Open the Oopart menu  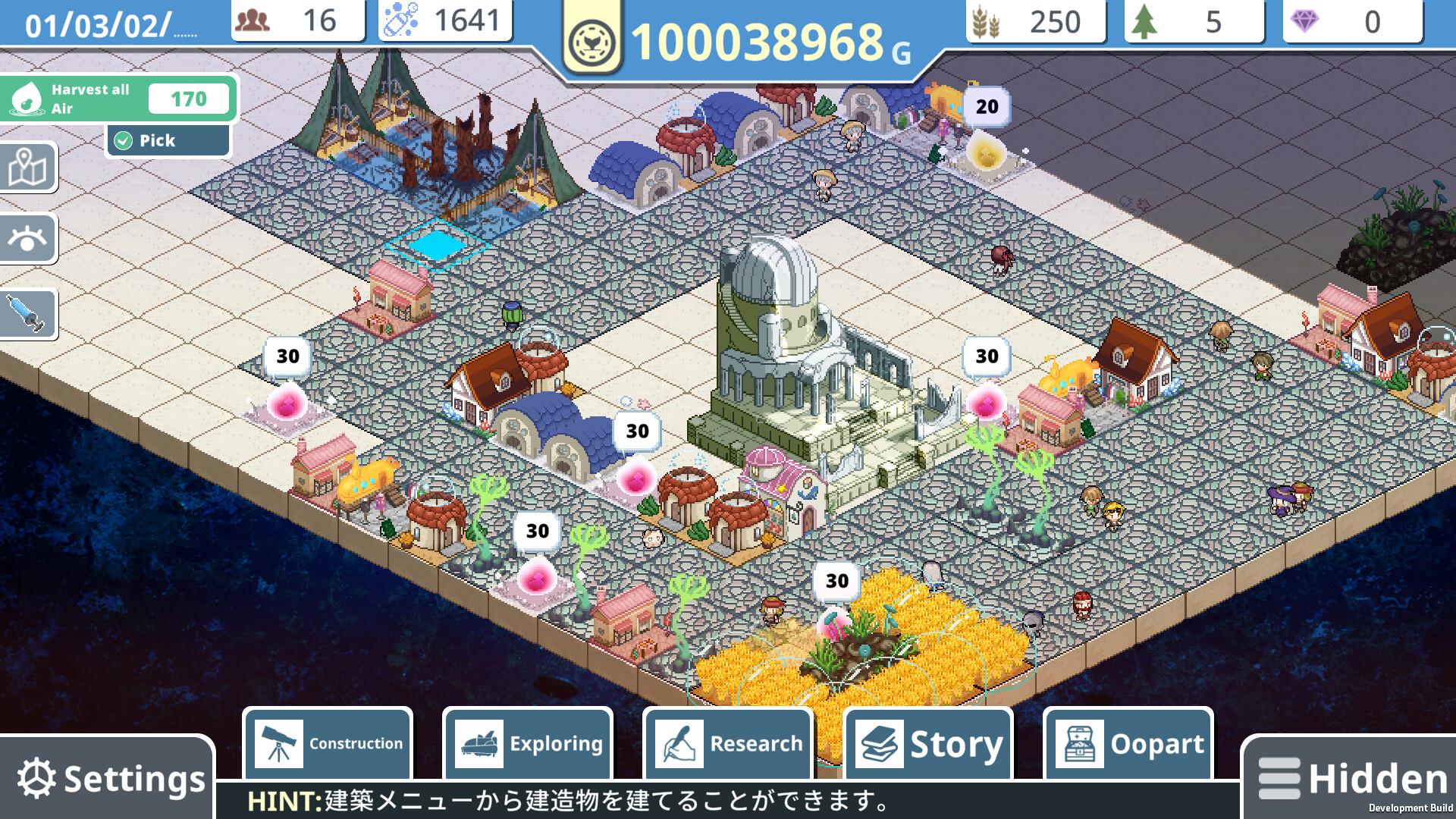1128,744
